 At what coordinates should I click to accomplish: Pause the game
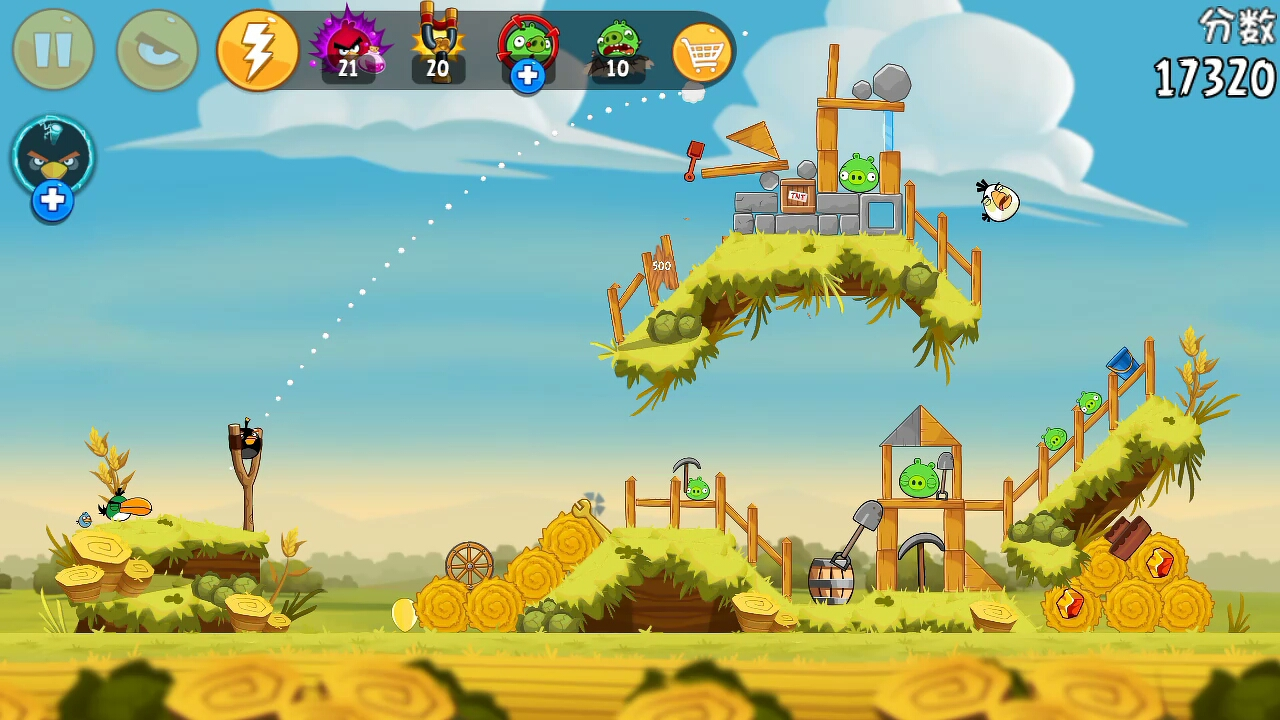click(x=54, y=49)
